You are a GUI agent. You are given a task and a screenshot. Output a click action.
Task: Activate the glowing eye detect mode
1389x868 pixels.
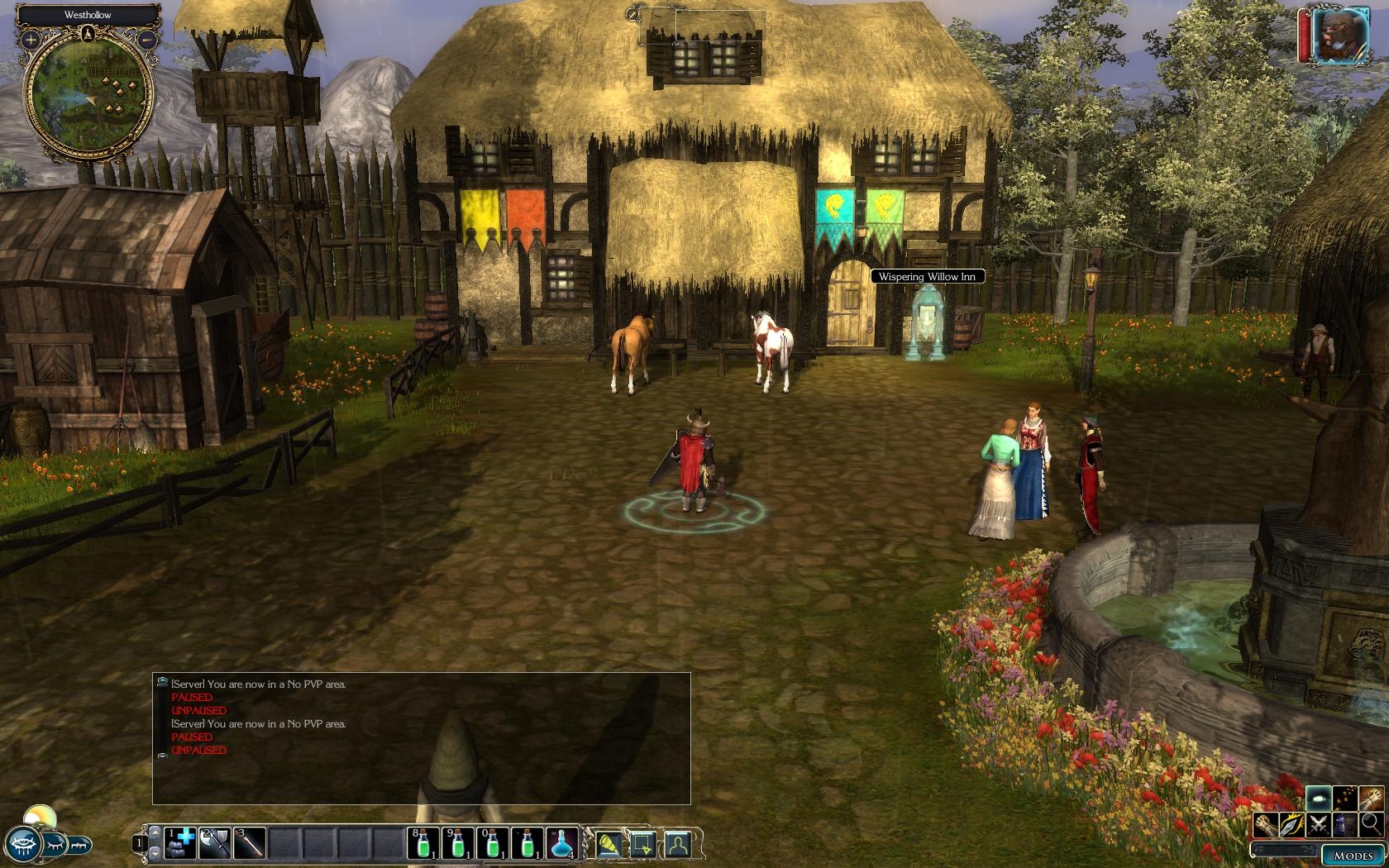(x=1319, y=799)
